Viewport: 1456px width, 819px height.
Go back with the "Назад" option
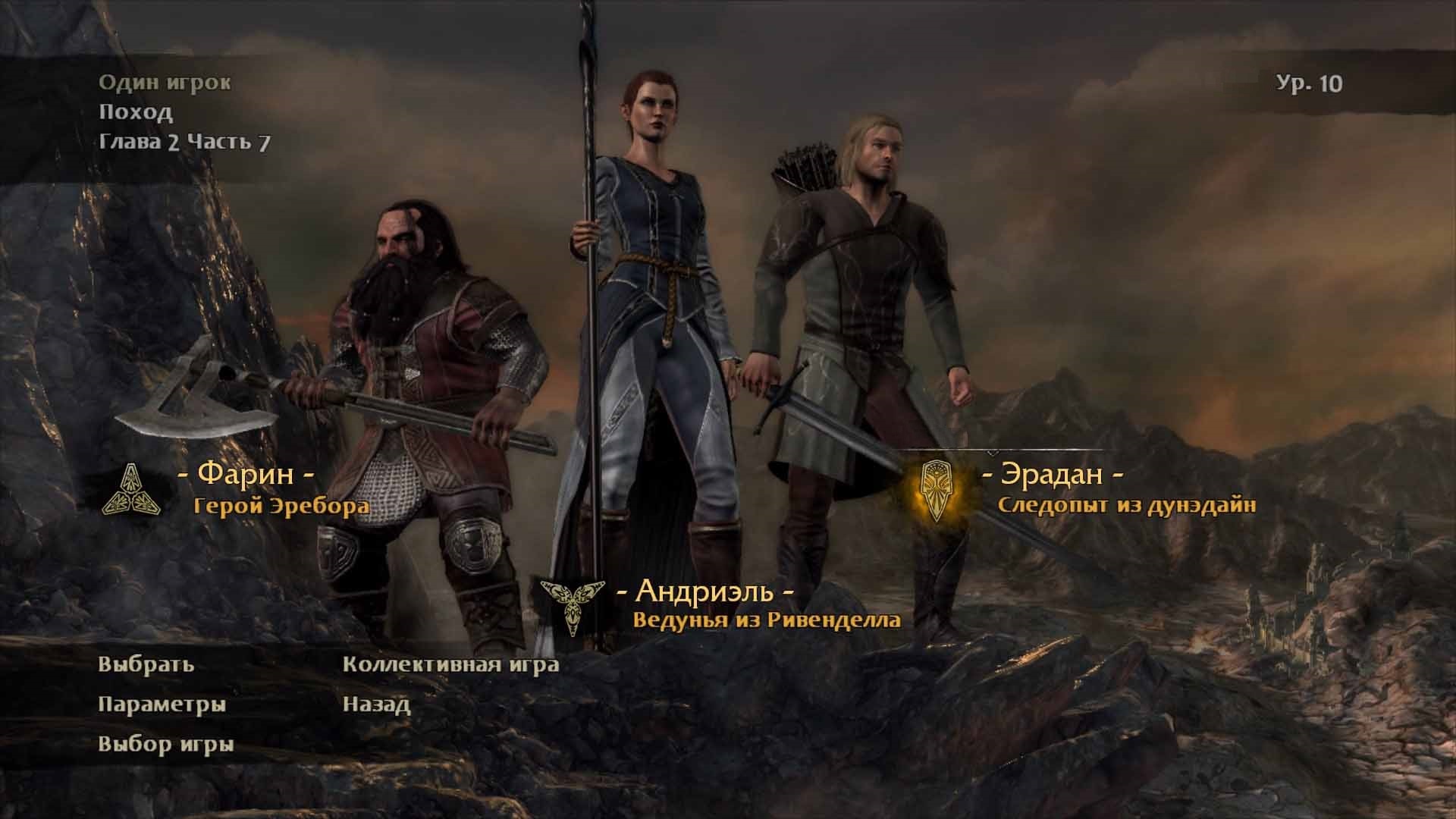(376, 704)
